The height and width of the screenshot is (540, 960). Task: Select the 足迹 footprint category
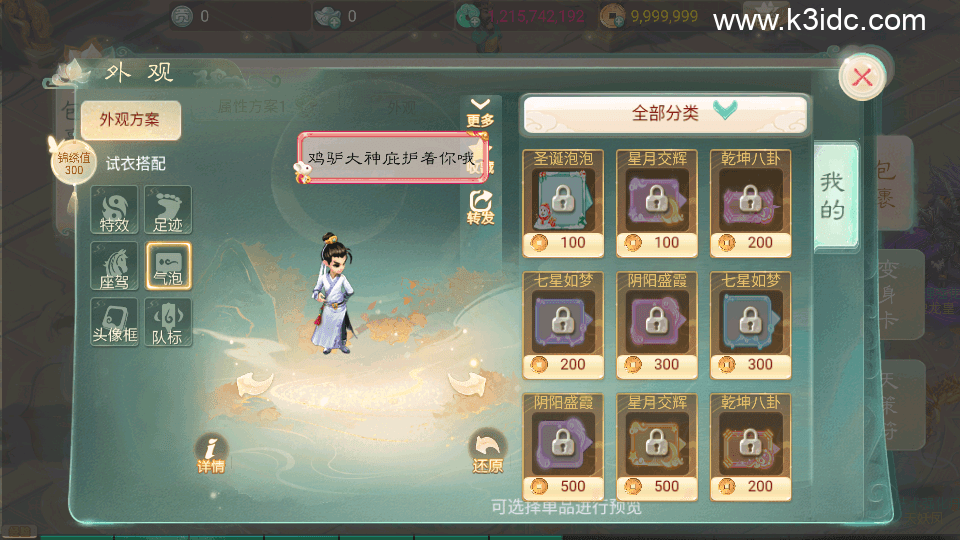[169, 211]
